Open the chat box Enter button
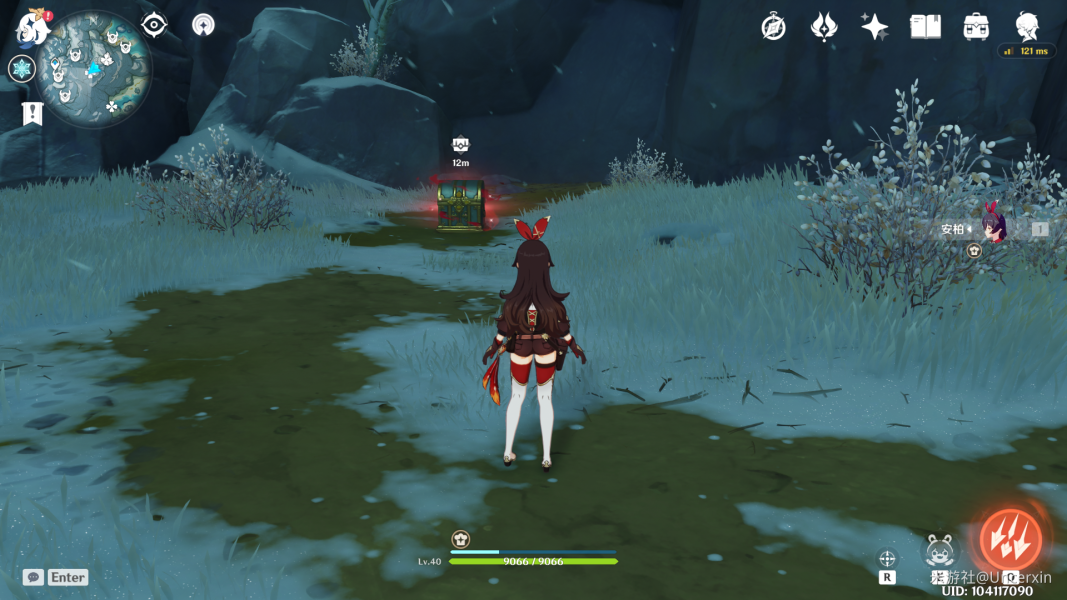 [56, 577]
